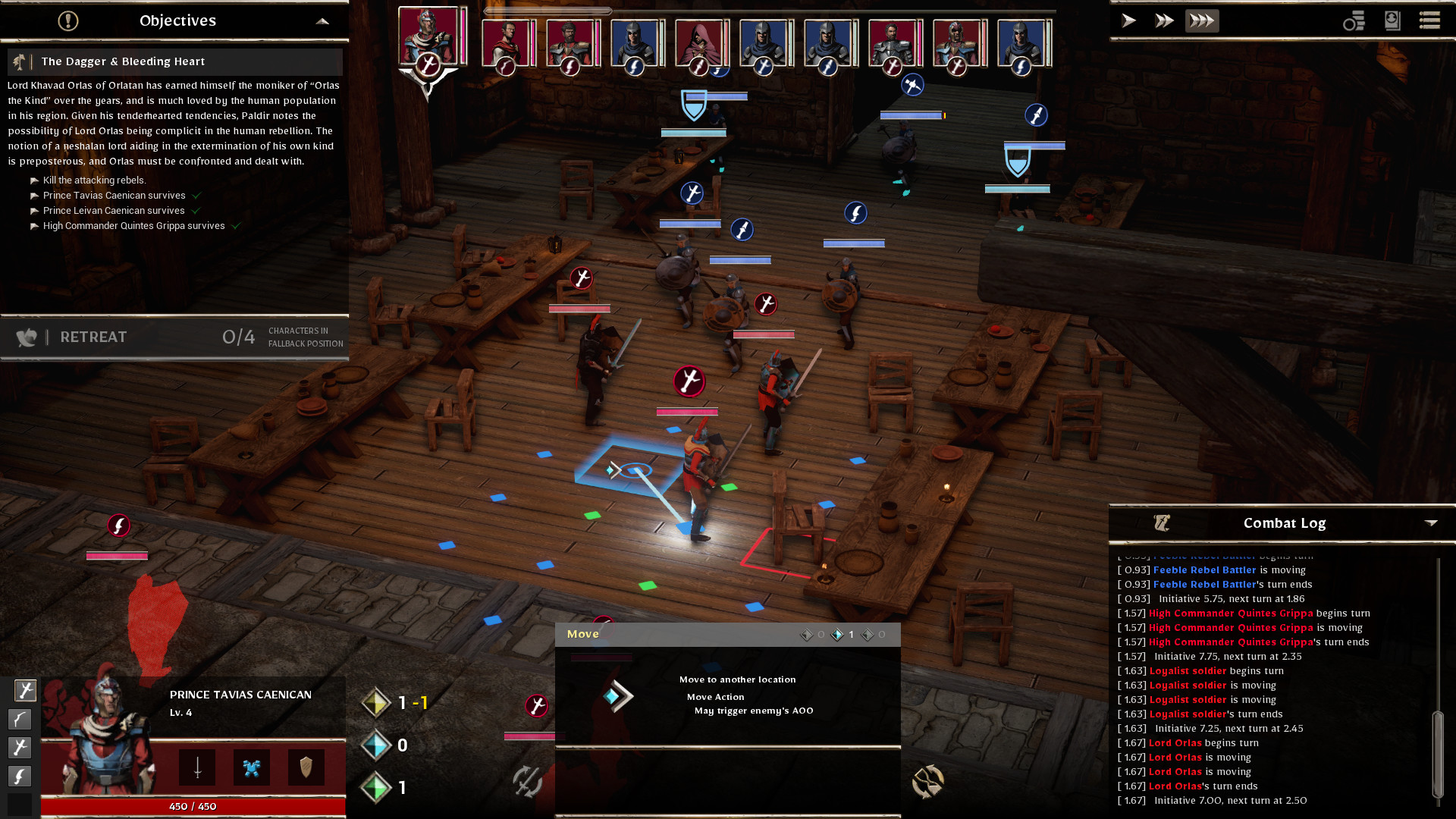
Task: Click the RETREAT button
Action: tap(93, 337)
